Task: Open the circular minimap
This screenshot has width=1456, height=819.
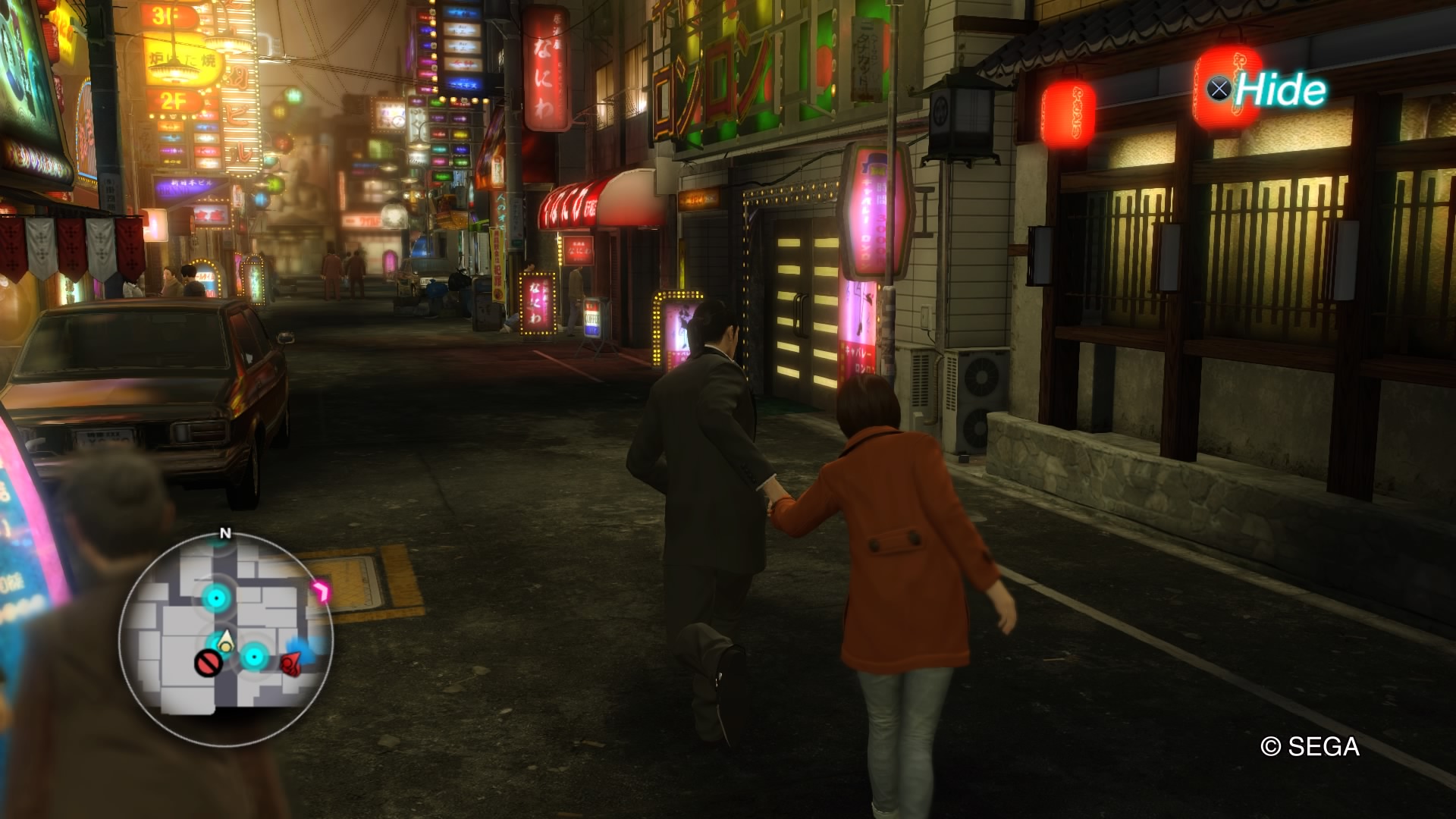Action: (x=226, y=637)
